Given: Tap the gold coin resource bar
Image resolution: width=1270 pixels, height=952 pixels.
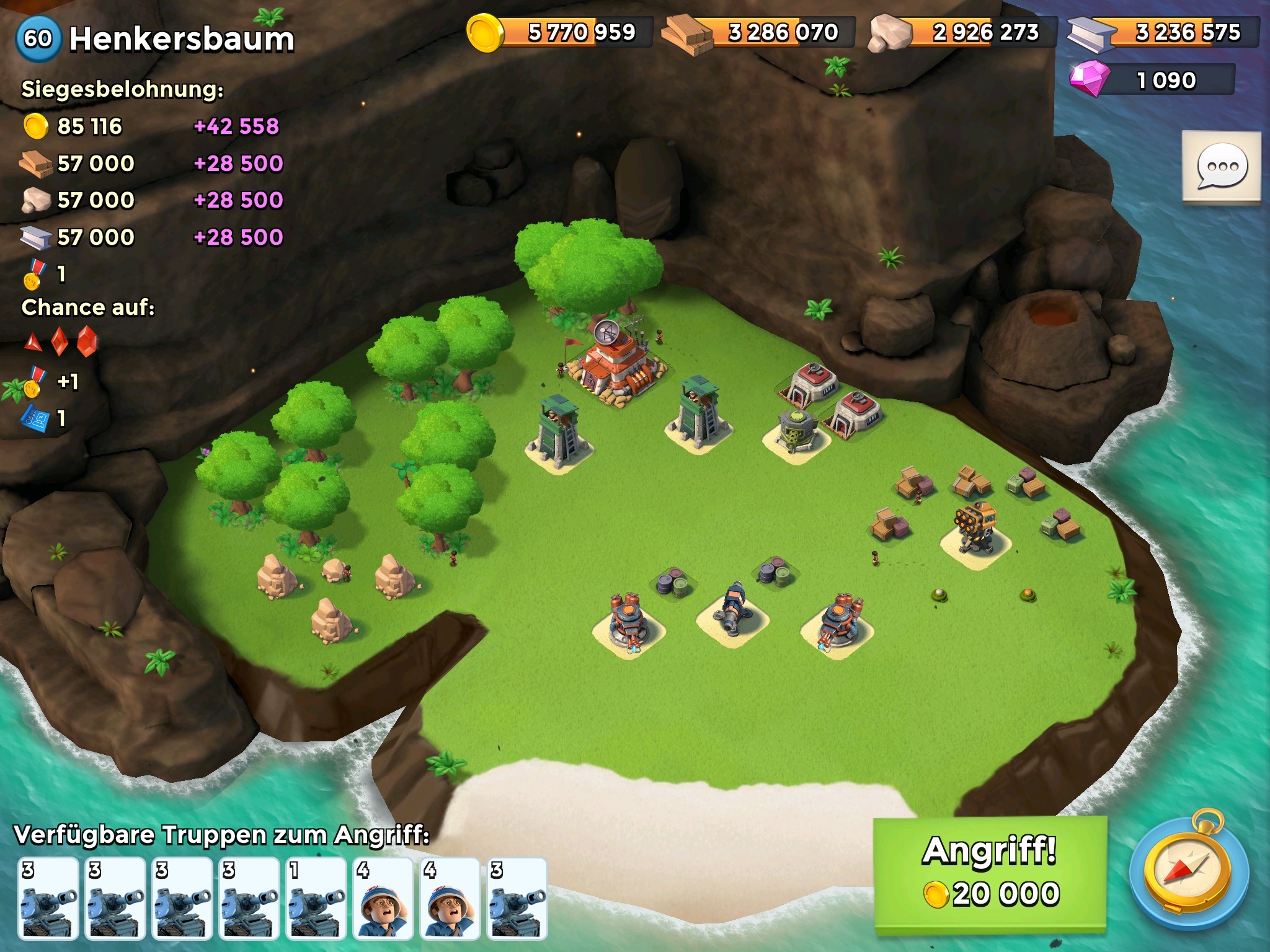Looking at the screenshot, I should [x=560, y=32].
